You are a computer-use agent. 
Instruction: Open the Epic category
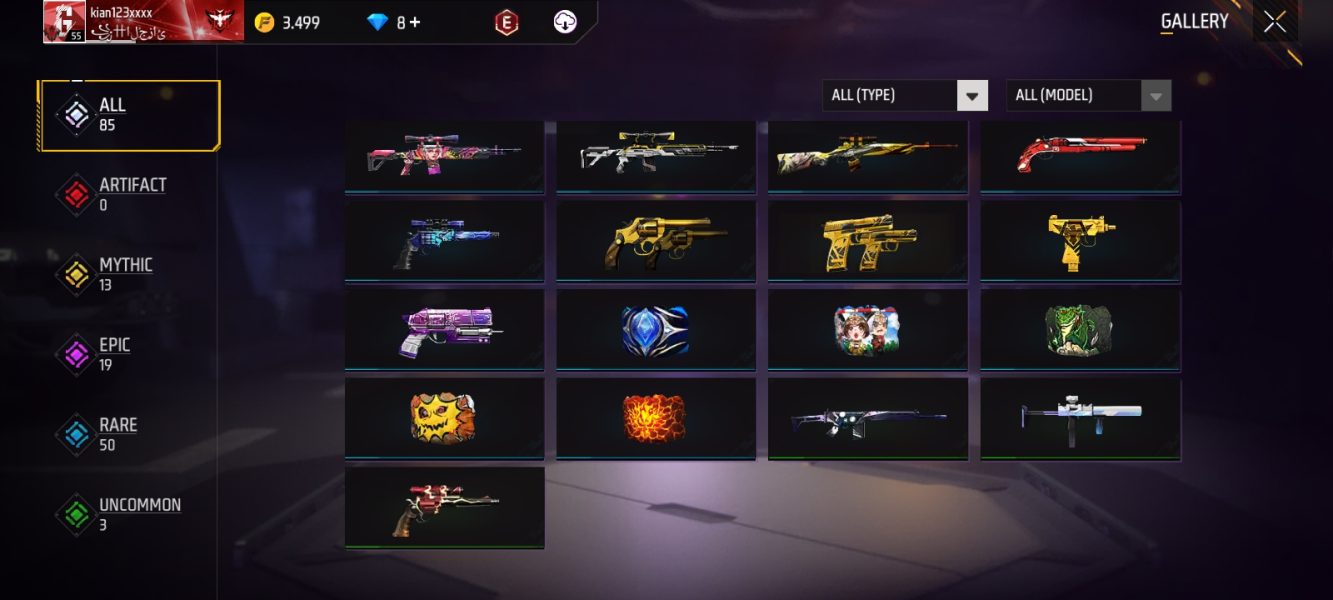[x=113, y=355]
